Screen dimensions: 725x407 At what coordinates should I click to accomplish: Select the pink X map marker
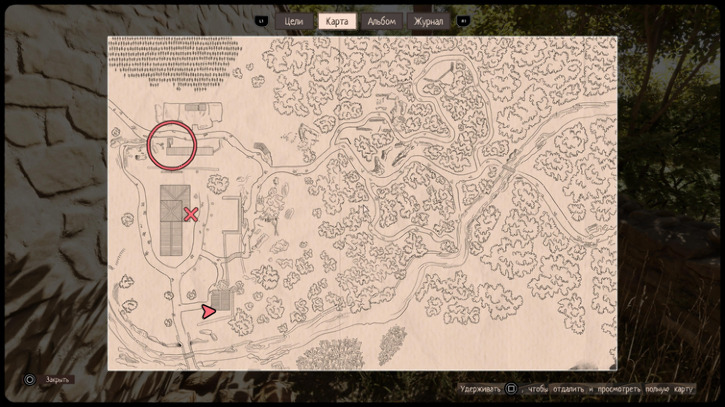point(191,214)
